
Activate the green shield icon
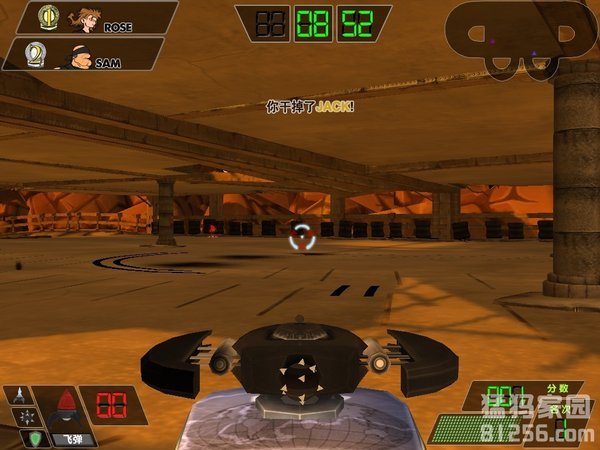(x=34, y=436)
